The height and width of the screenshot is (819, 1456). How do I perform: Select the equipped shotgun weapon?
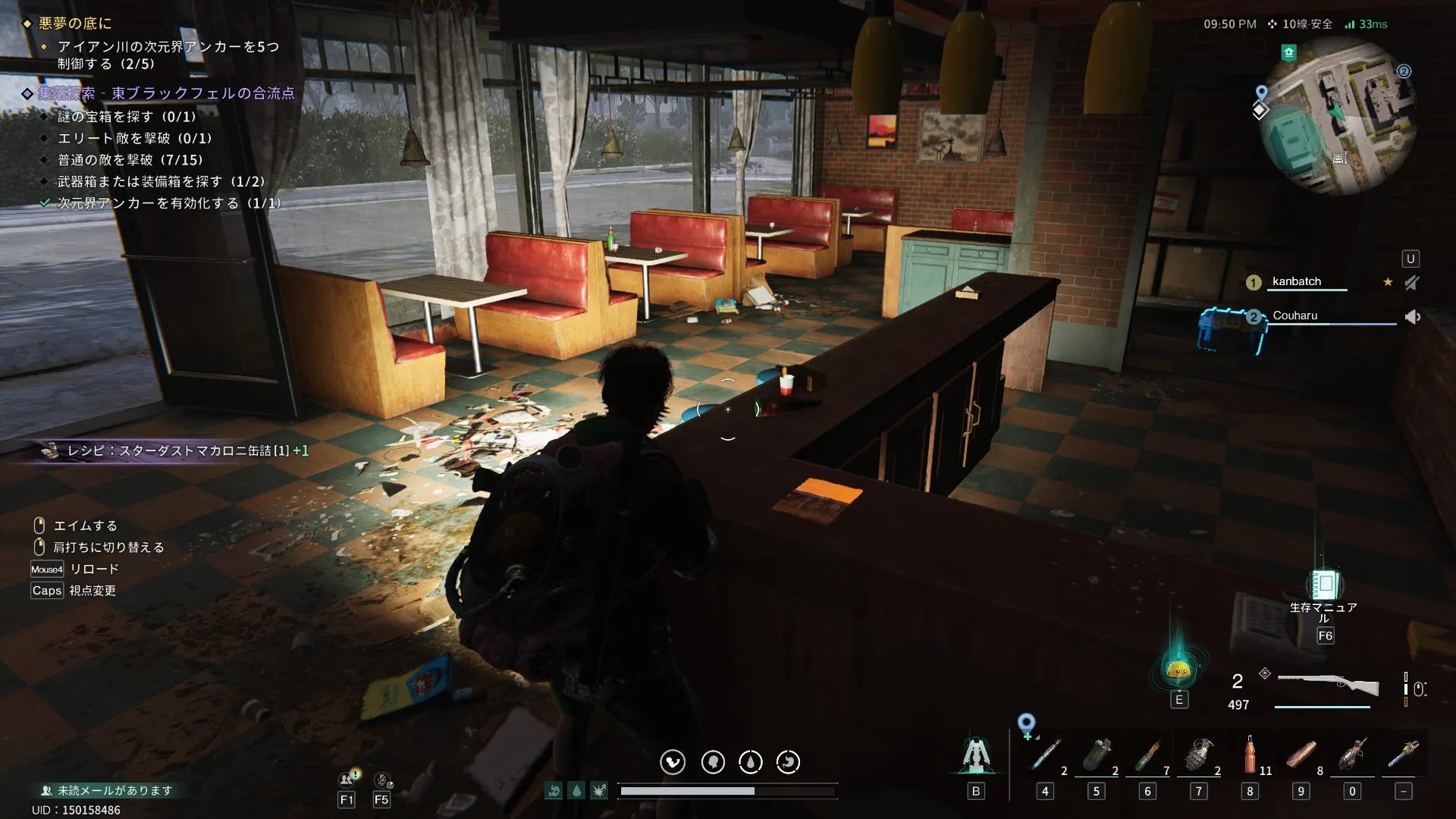[x=1328, y=685]
